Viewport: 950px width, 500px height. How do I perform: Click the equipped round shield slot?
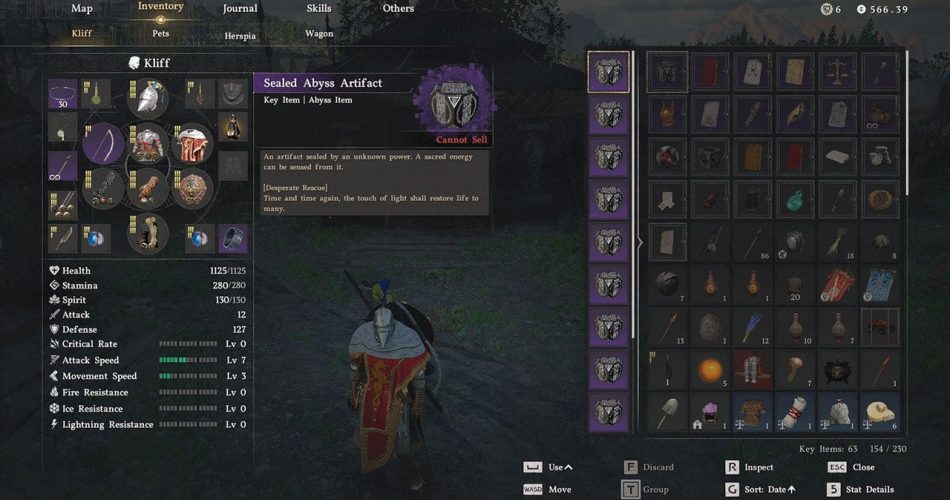pos(191,187)
